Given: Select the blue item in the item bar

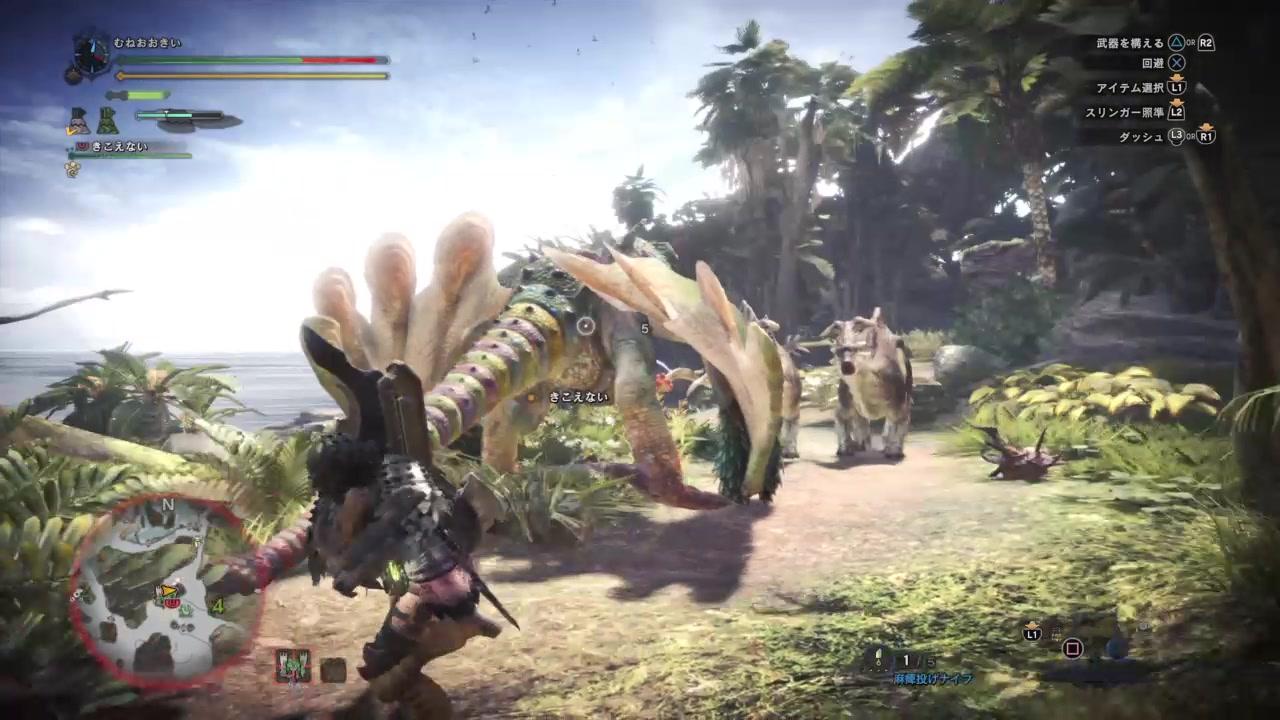Looking at the screenshot, I should (x=1116, y=647).
